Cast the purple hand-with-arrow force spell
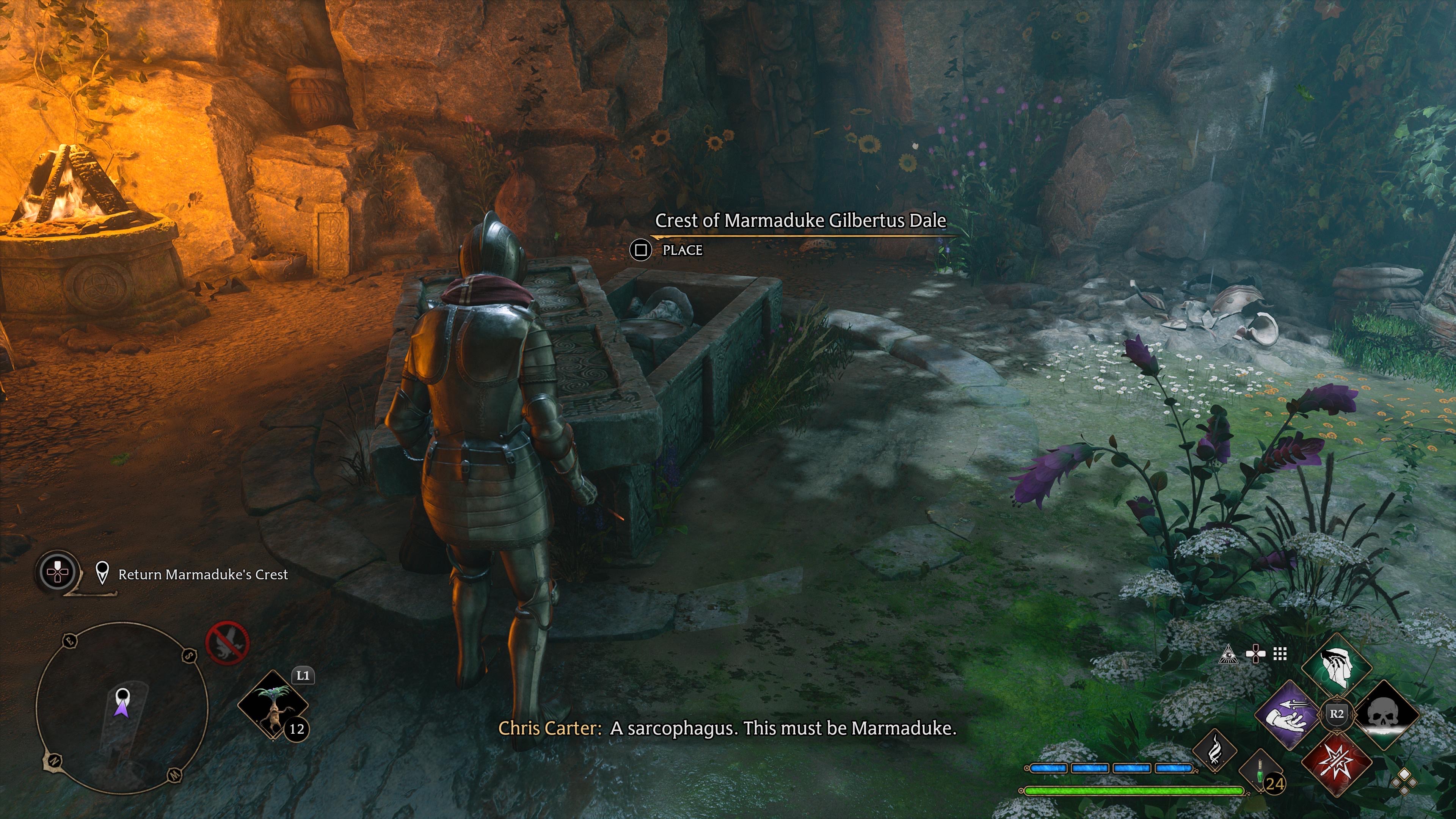This screenshot has height=819, width=1456. click(1290, 714)
